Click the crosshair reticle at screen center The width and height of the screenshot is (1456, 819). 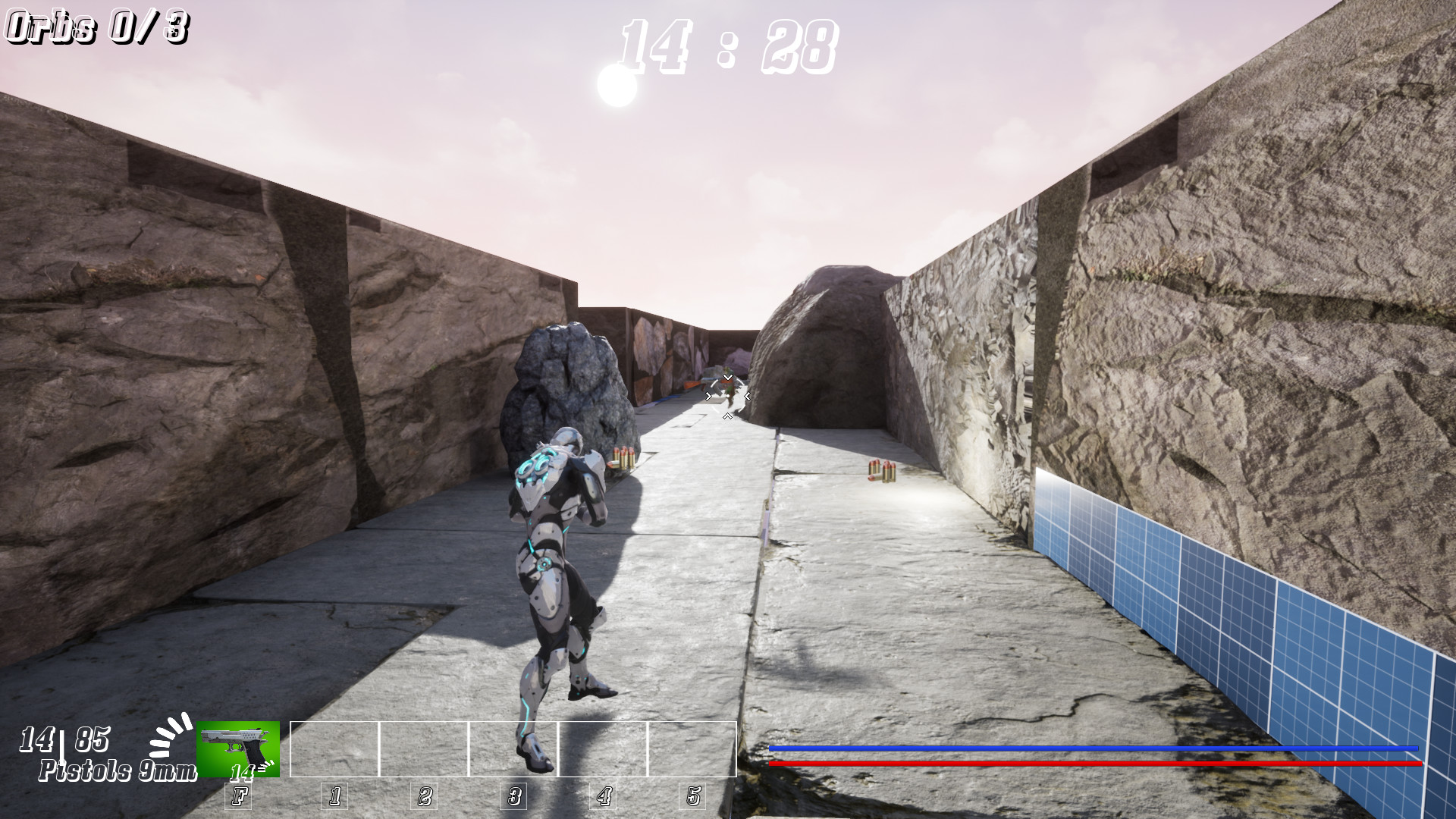(726, 395)
